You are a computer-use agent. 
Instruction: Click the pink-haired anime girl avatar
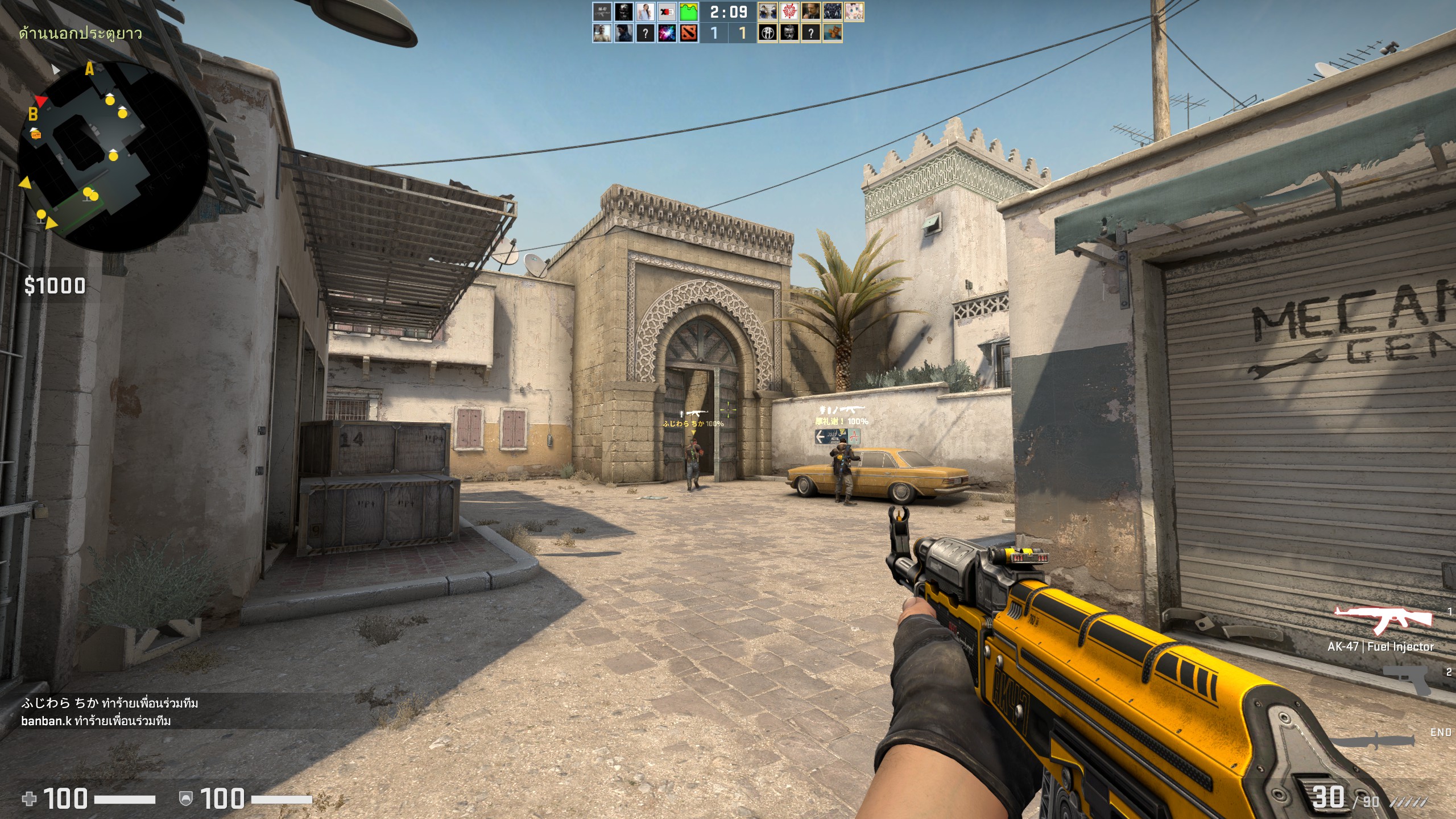pos(854,11)
